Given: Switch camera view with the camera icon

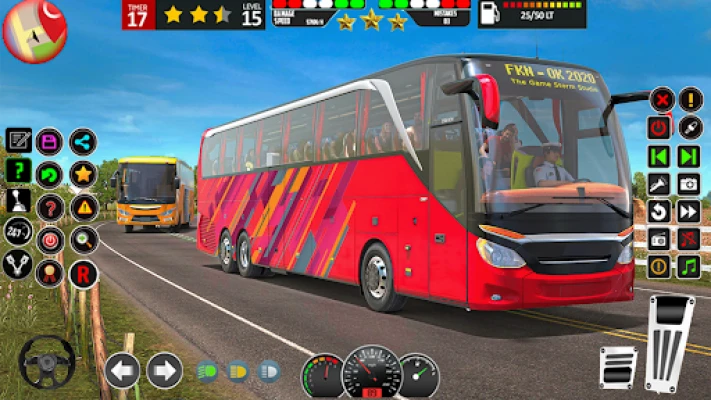Looking at the screenshot, I should coord(689,184).
